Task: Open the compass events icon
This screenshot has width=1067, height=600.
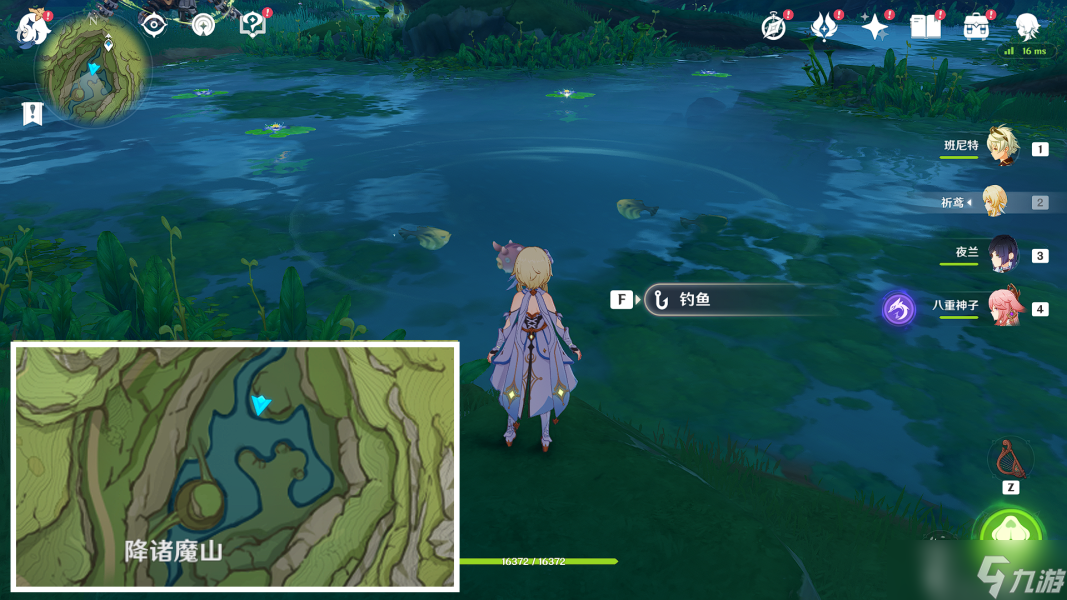Action: coord(773,27)
